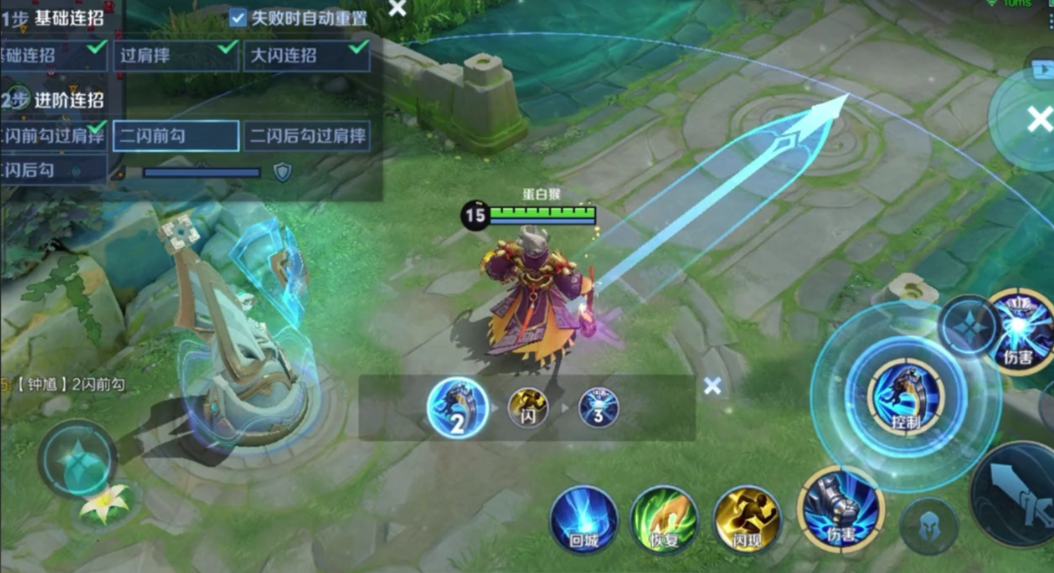
Task: Toggle the 失败时自动重置 checkbox
Action: click(238, 18)
